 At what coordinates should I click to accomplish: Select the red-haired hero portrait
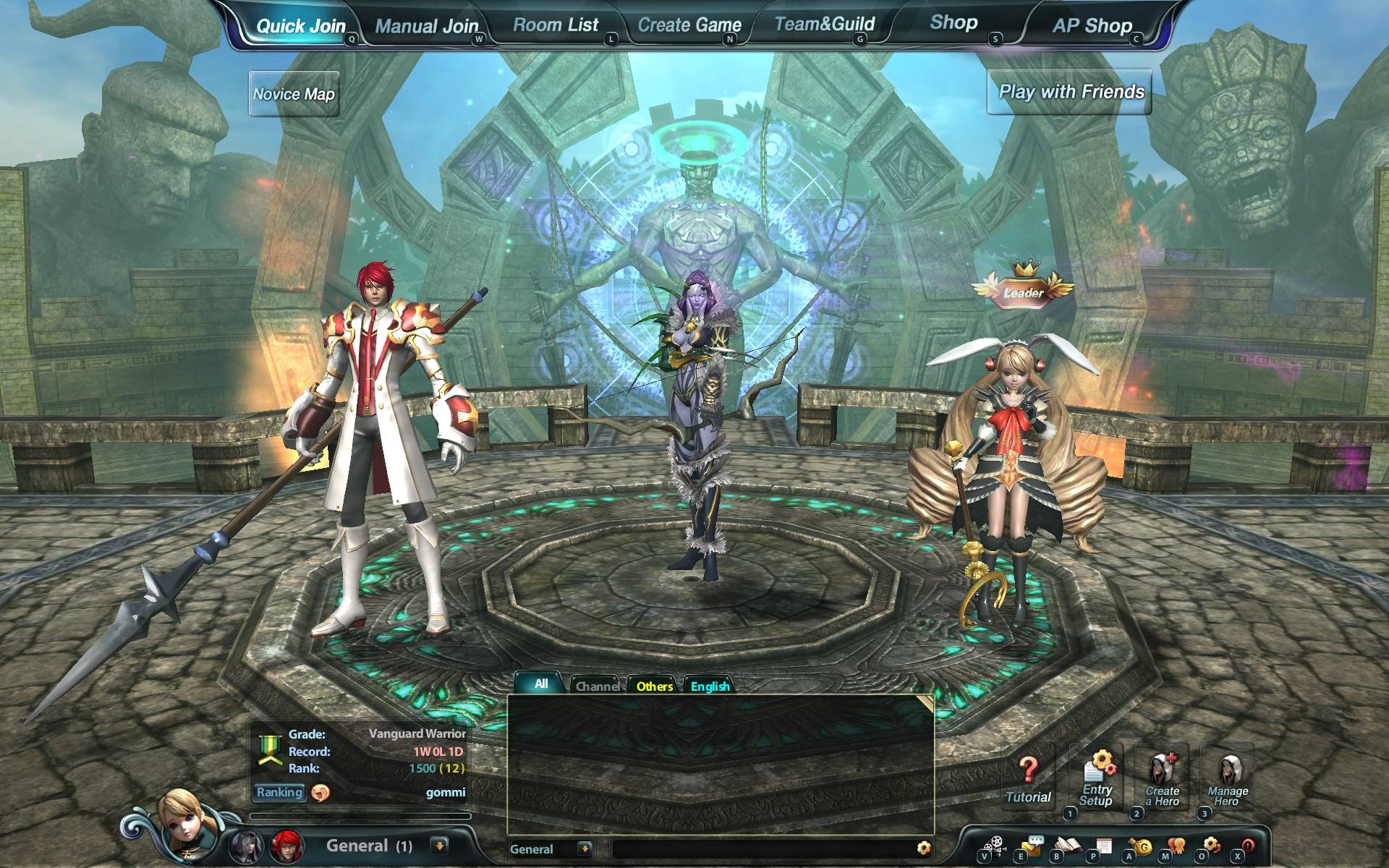point(286,846)
